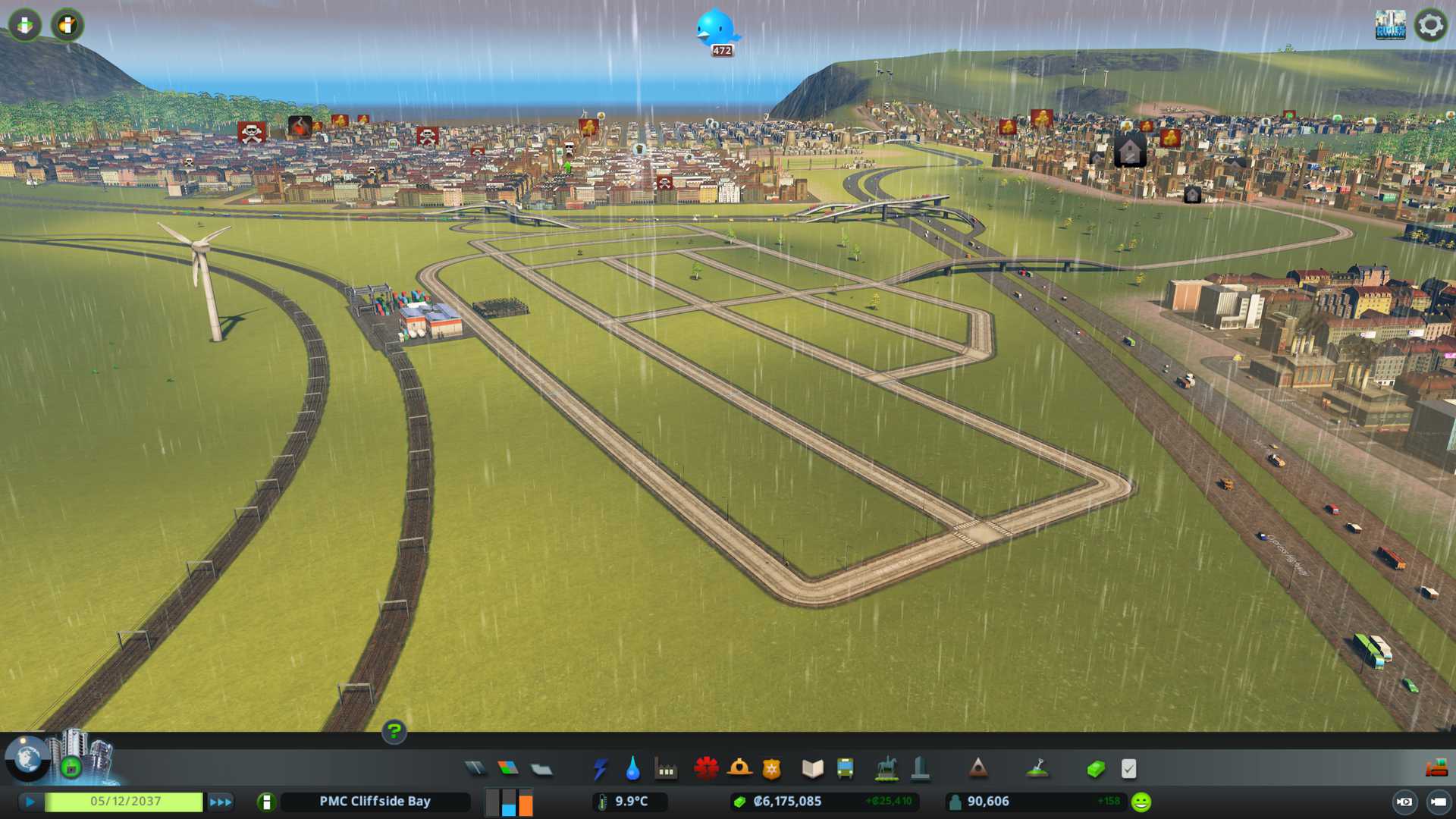Screen dimensions: 1456x819
Task: Open the Policies checklist panel
Action: (x=1128, y=769)
